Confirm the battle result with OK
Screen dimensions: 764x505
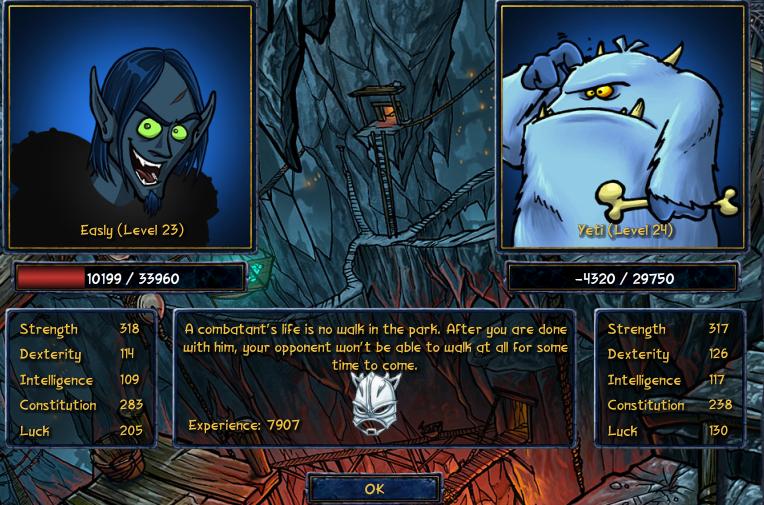(x=374, y=488)
